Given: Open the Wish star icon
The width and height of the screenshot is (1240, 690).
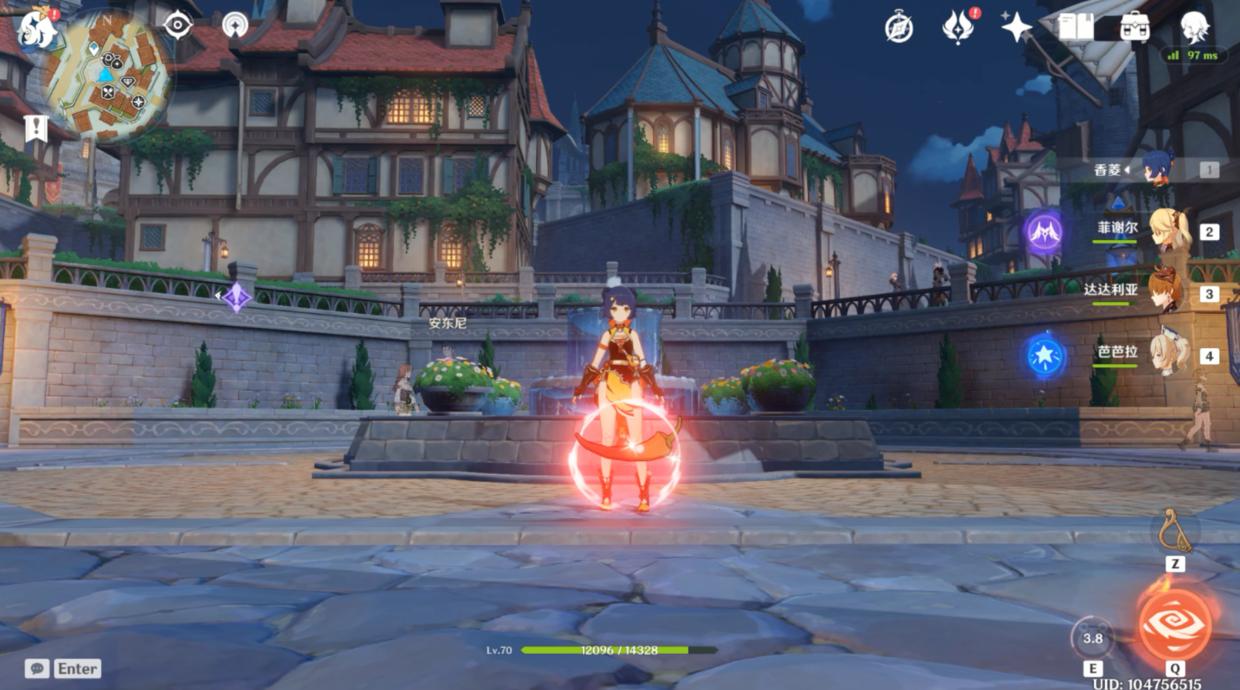Looking at the screenshot, I should click(x=1016, y=27).
